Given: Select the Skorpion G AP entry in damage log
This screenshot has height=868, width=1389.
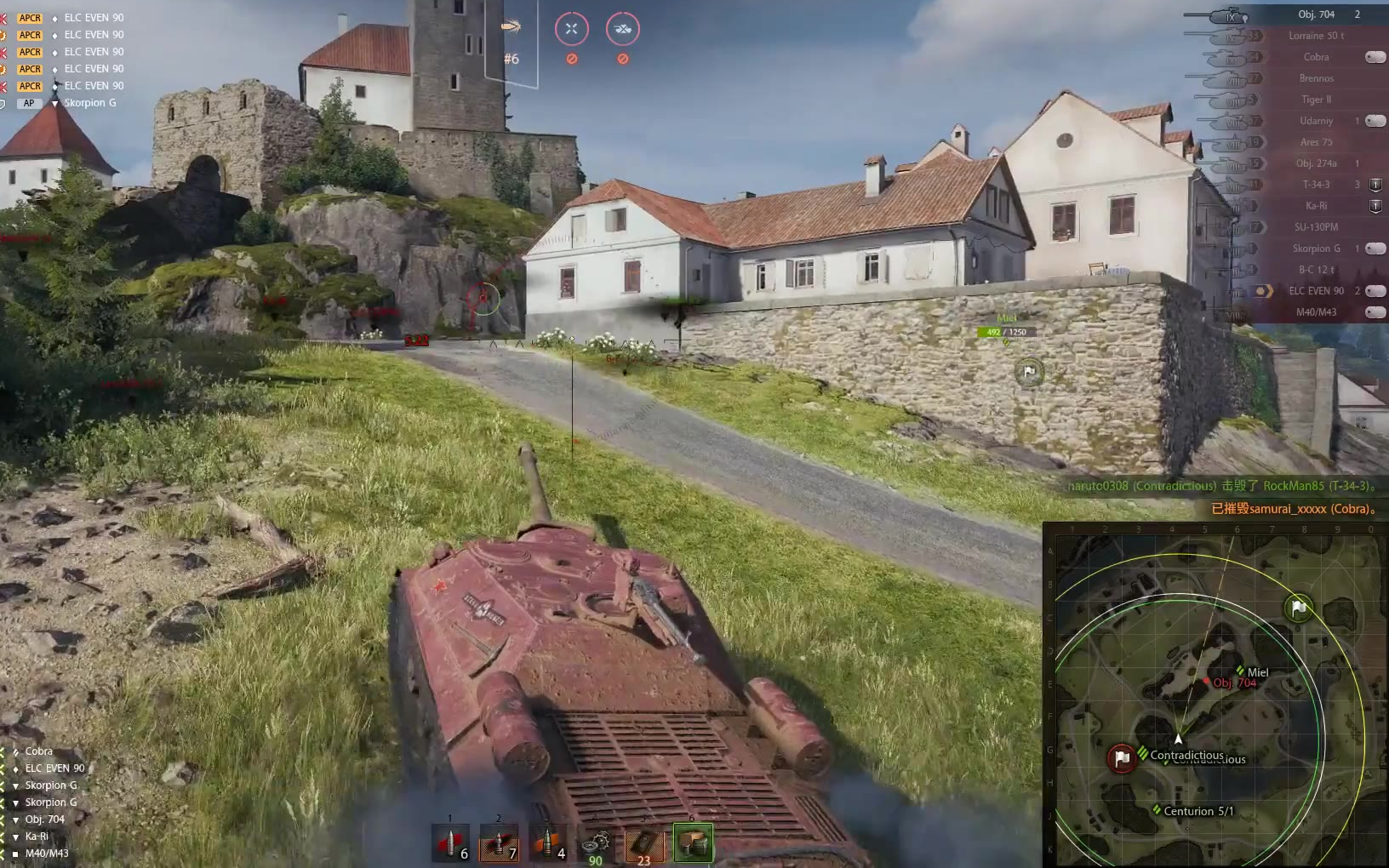Looking at the screenshot, I should click(x=89, y=103).
